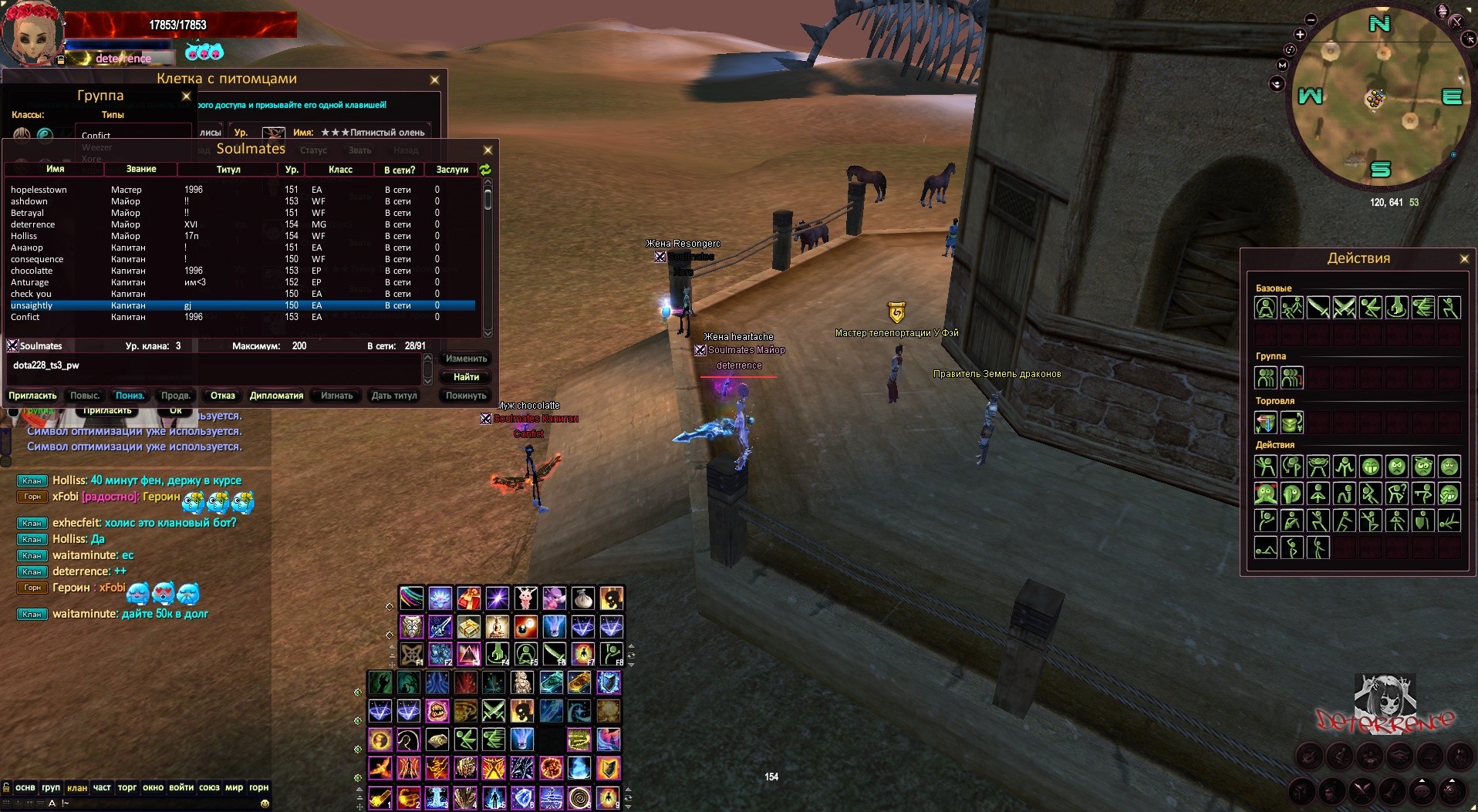Click the Отказ button in clan window
Viewport: 1478px width, 812px height.
(x=223, y=396)
